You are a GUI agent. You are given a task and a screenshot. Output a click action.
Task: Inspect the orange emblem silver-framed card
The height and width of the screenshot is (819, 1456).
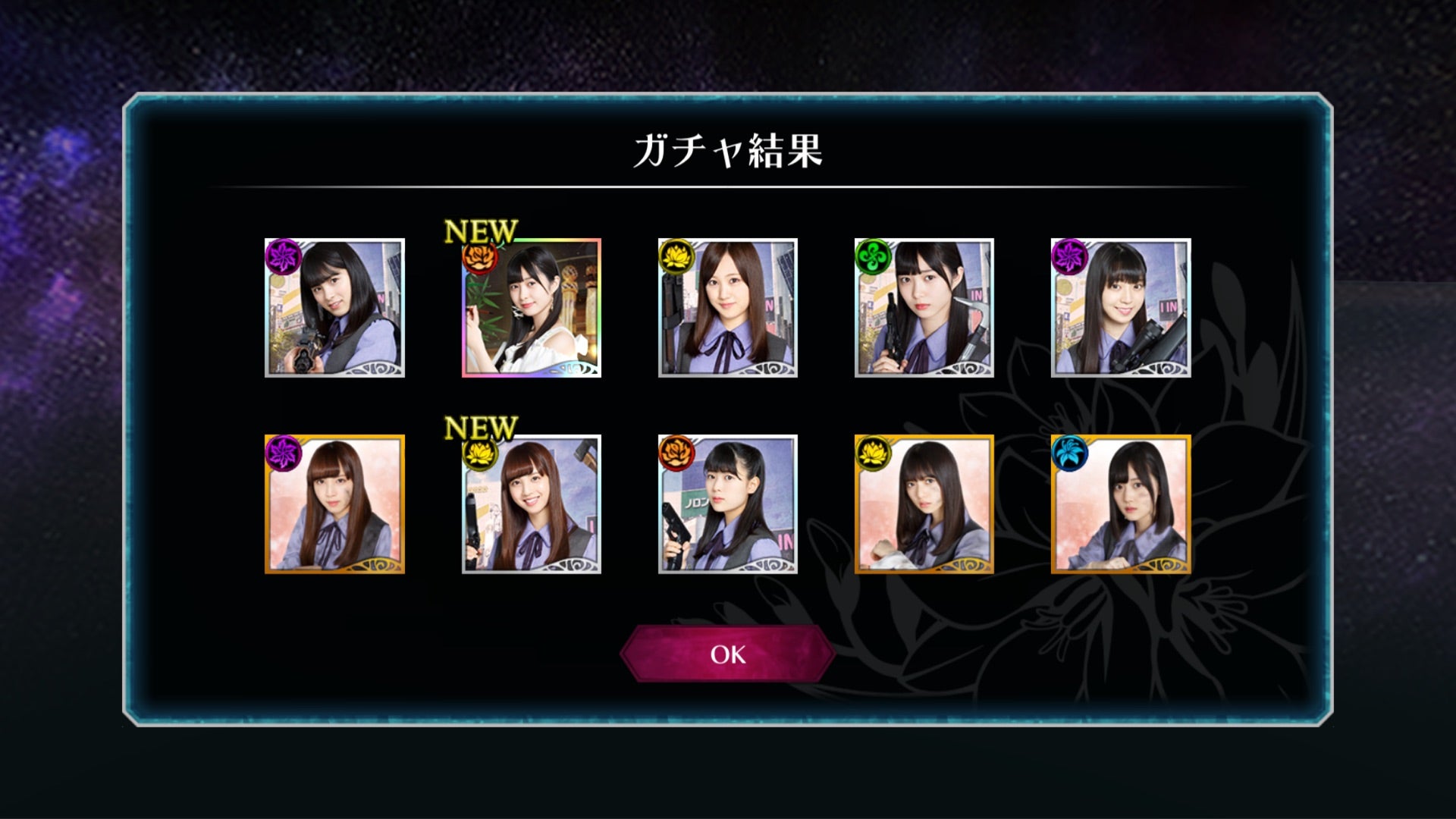[x=728, y=504]
